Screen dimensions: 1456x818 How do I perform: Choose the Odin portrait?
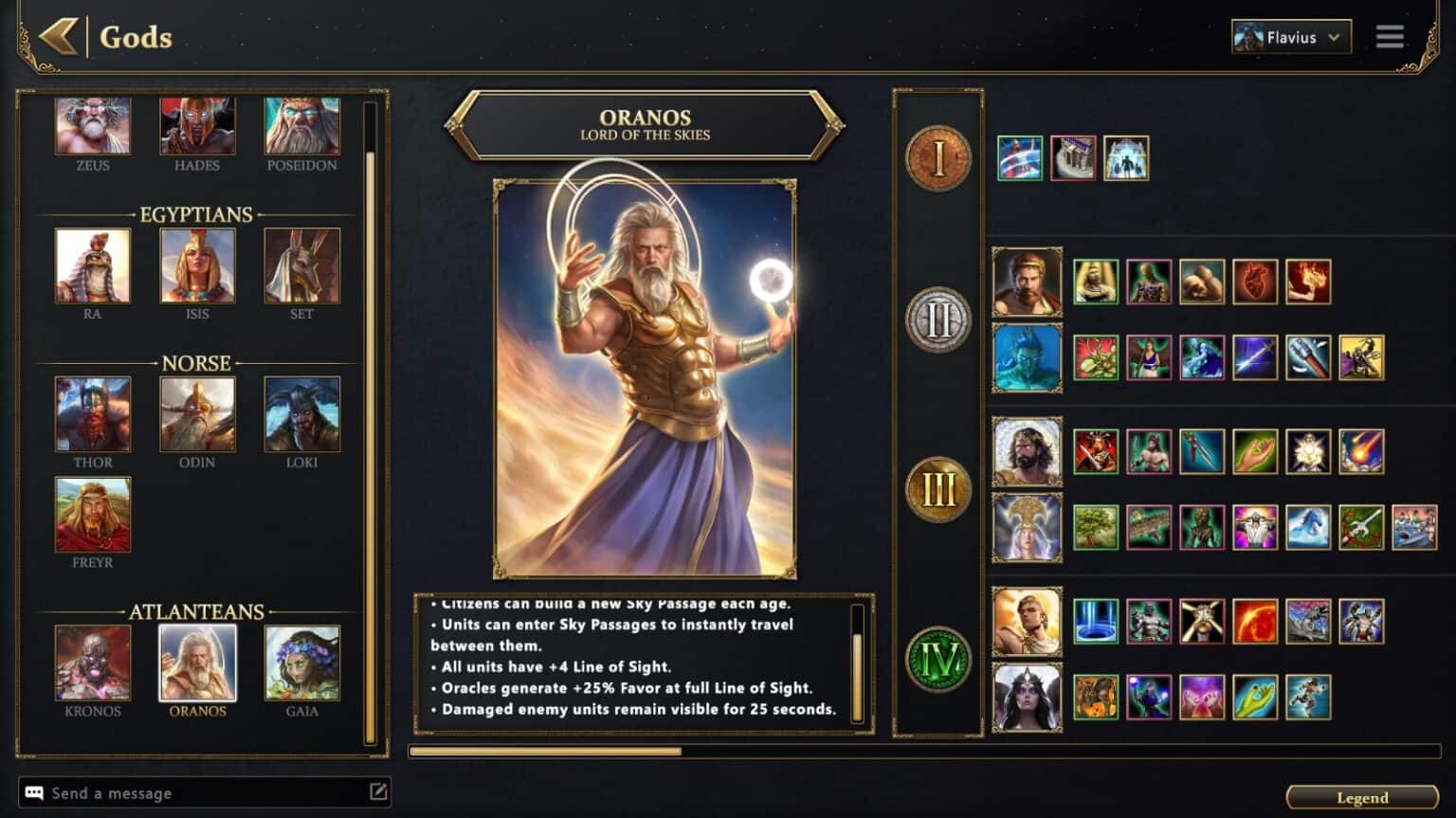tap(197, 414)
